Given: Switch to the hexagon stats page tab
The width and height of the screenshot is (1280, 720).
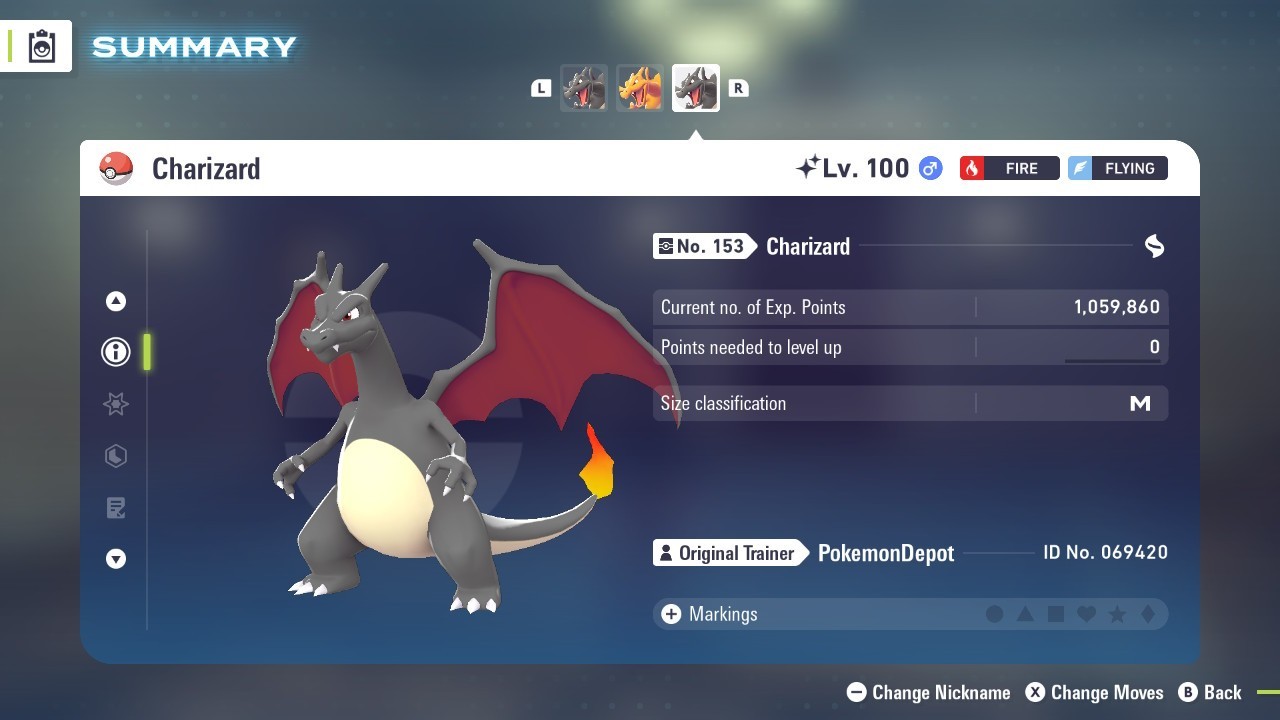Looking at the screenshot, I should pyautogui.click(x=116, y=456).
